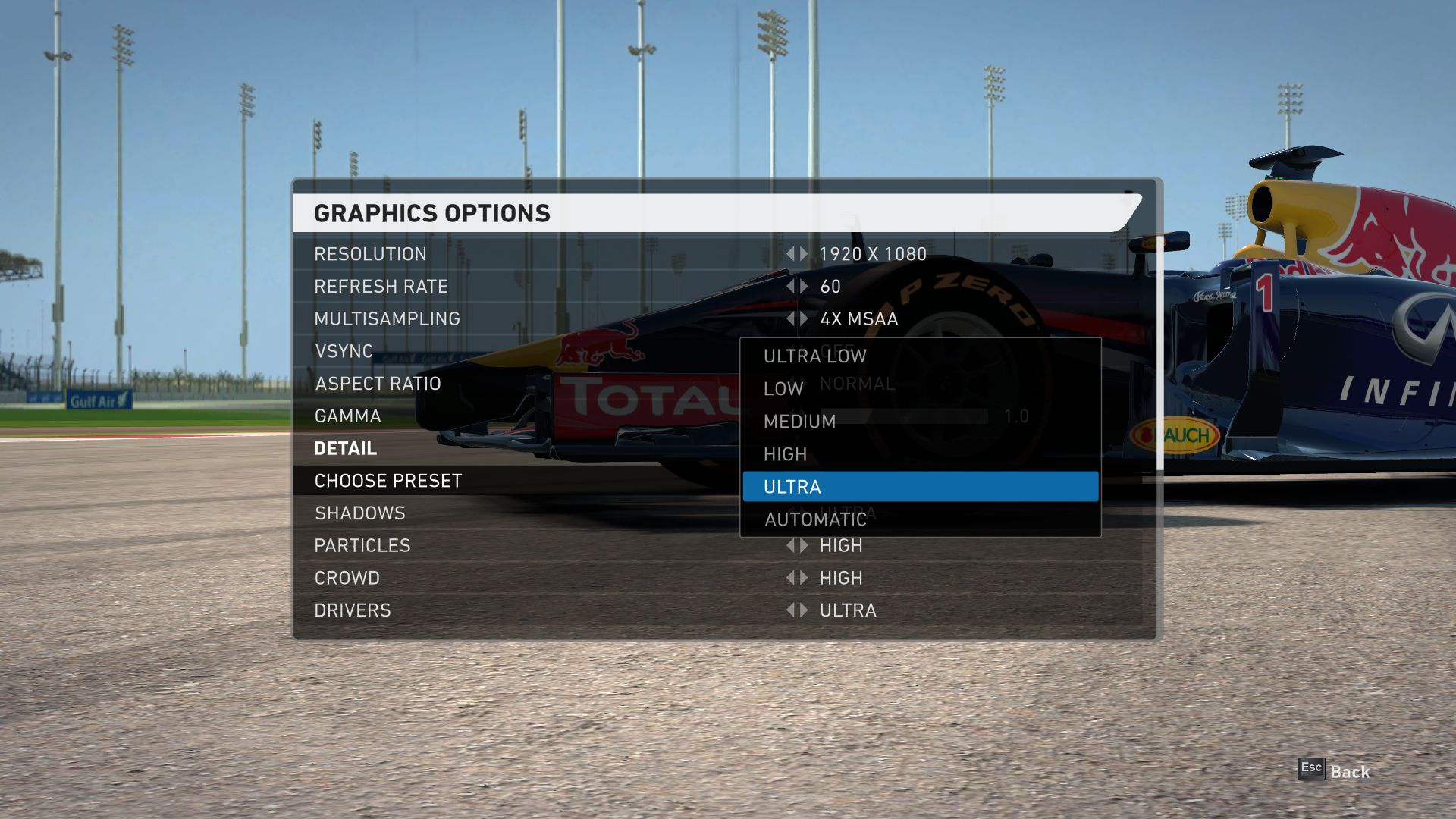Choose the Low preset
This screenshot has width=1456, height=819.
(783, 389)
